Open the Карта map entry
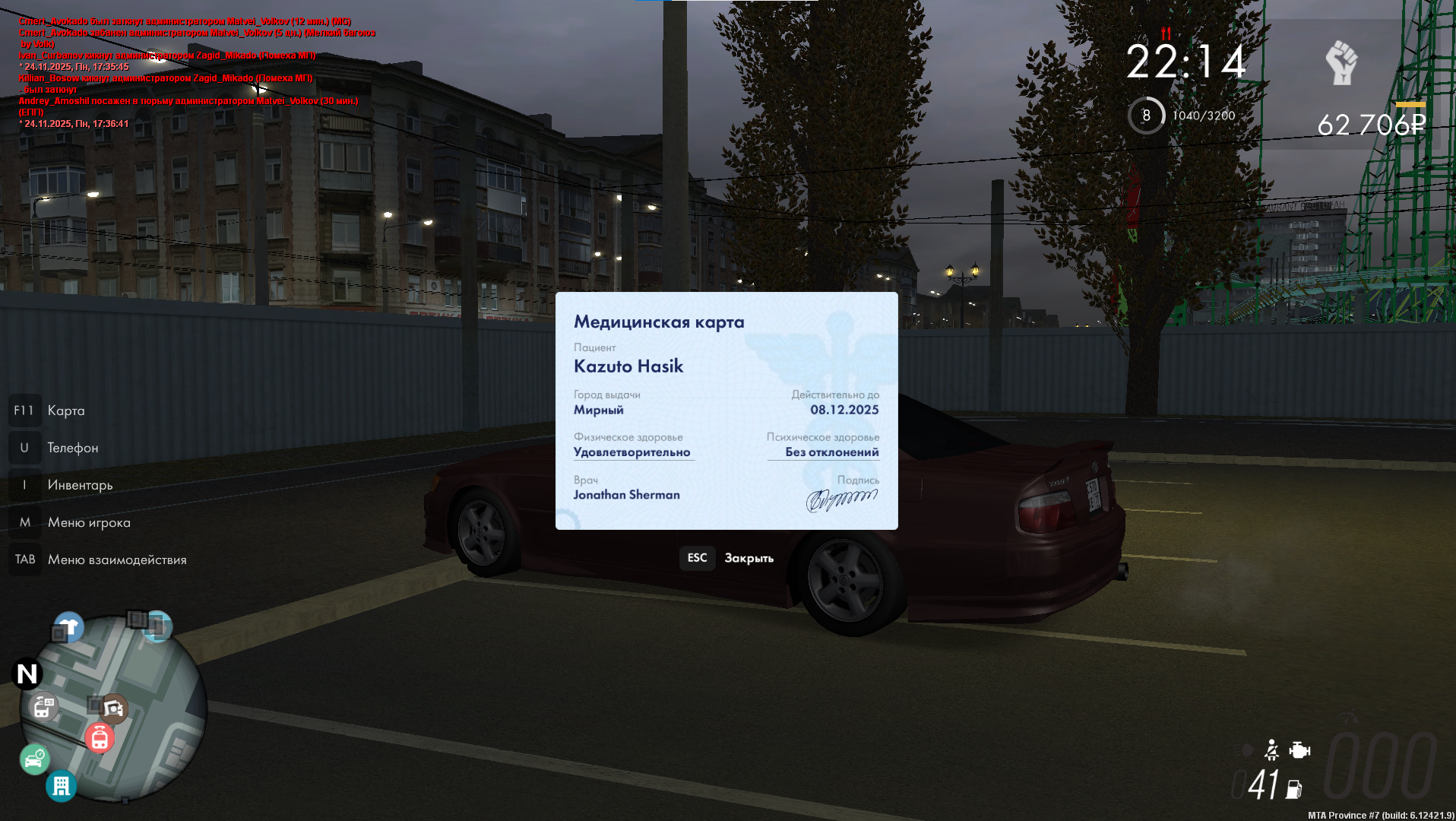 [66, 410]
